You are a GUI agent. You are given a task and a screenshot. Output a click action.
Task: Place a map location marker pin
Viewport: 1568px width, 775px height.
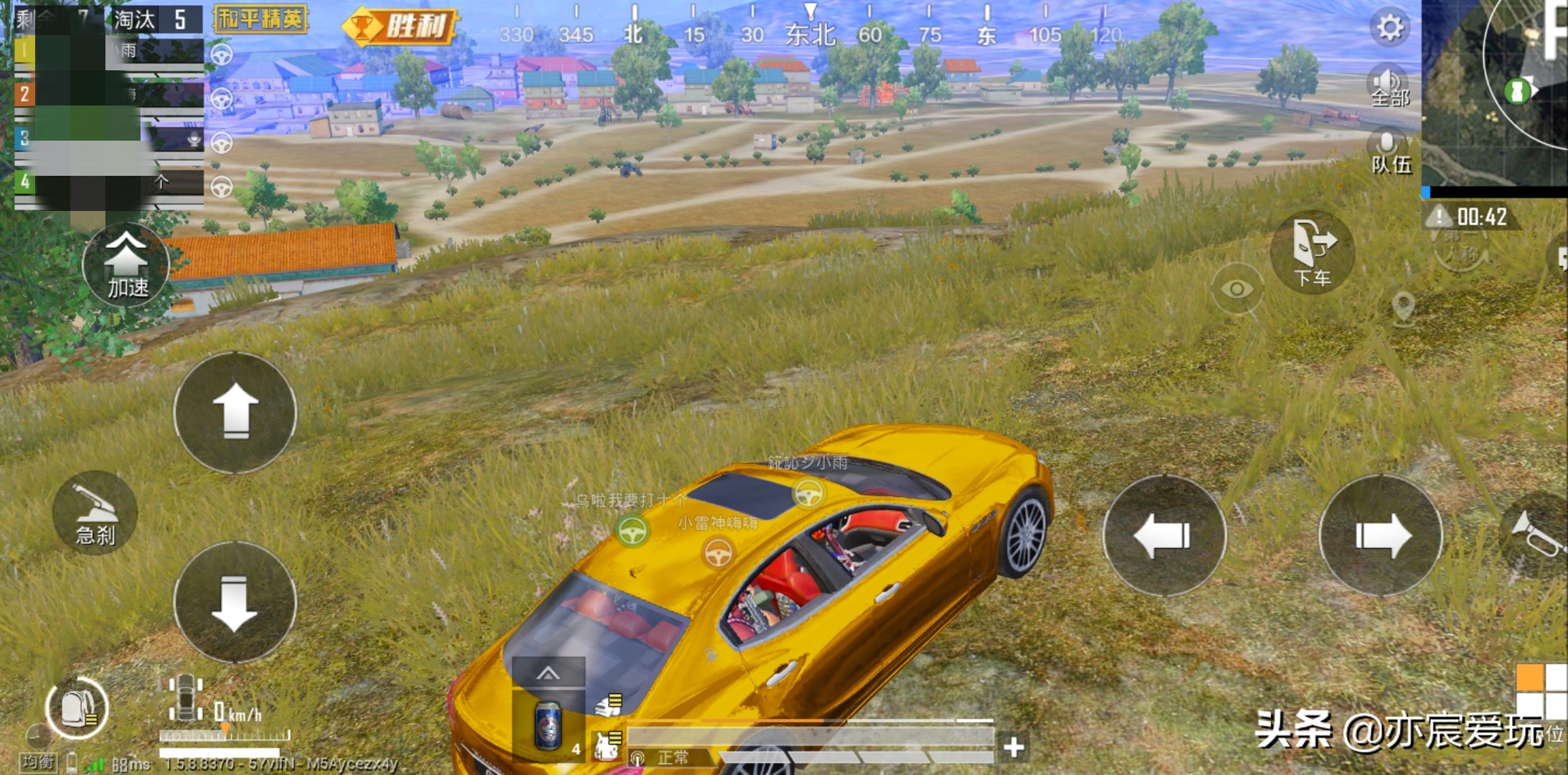tap(1403, 308)
